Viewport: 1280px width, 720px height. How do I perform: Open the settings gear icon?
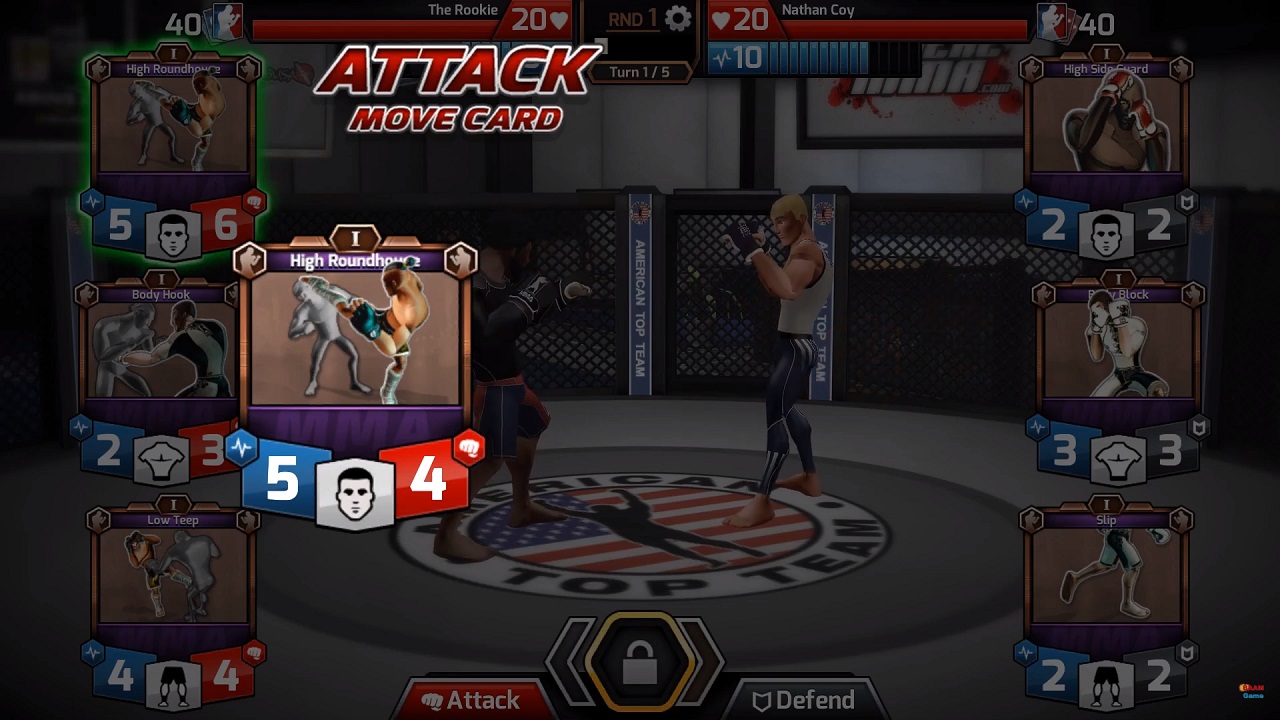(678, 18)
